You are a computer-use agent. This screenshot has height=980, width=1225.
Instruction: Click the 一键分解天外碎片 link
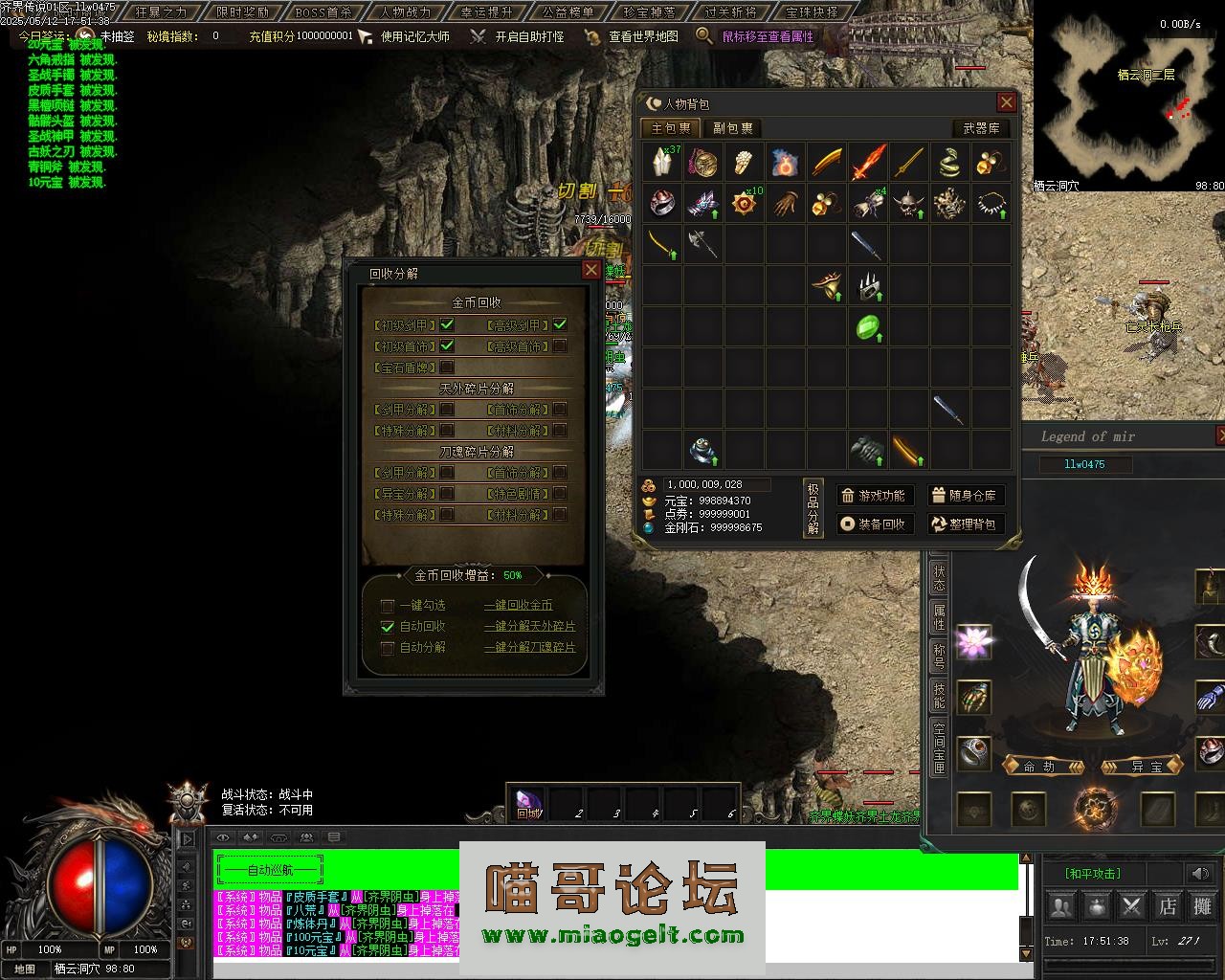click(x=529, y=626)
